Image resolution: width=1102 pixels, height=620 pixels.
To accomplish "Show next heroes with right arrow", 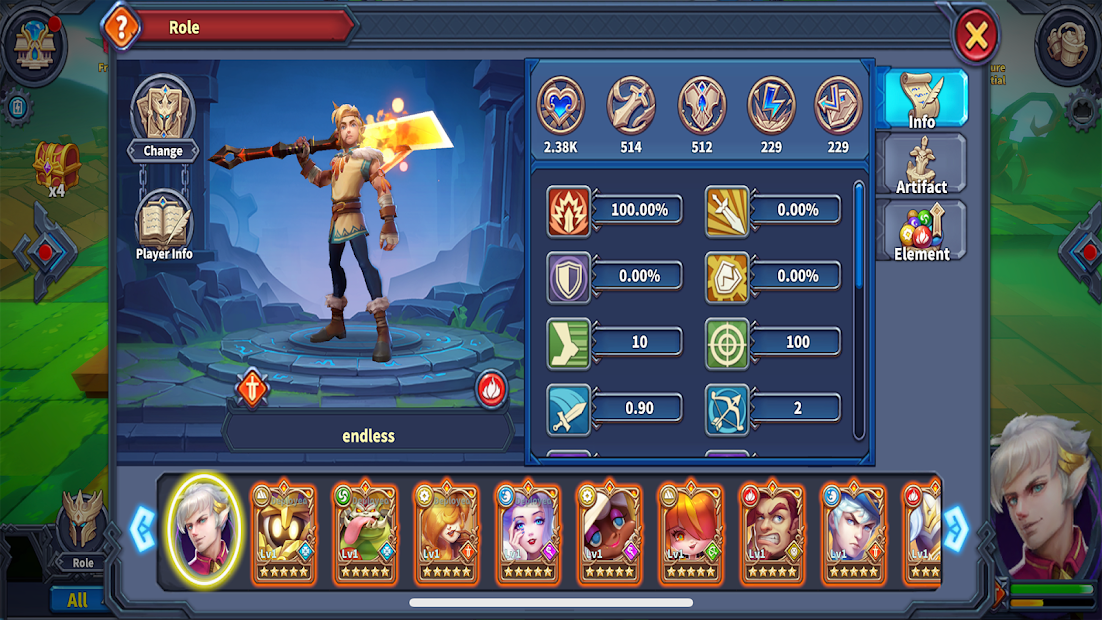I will (956, 529).
